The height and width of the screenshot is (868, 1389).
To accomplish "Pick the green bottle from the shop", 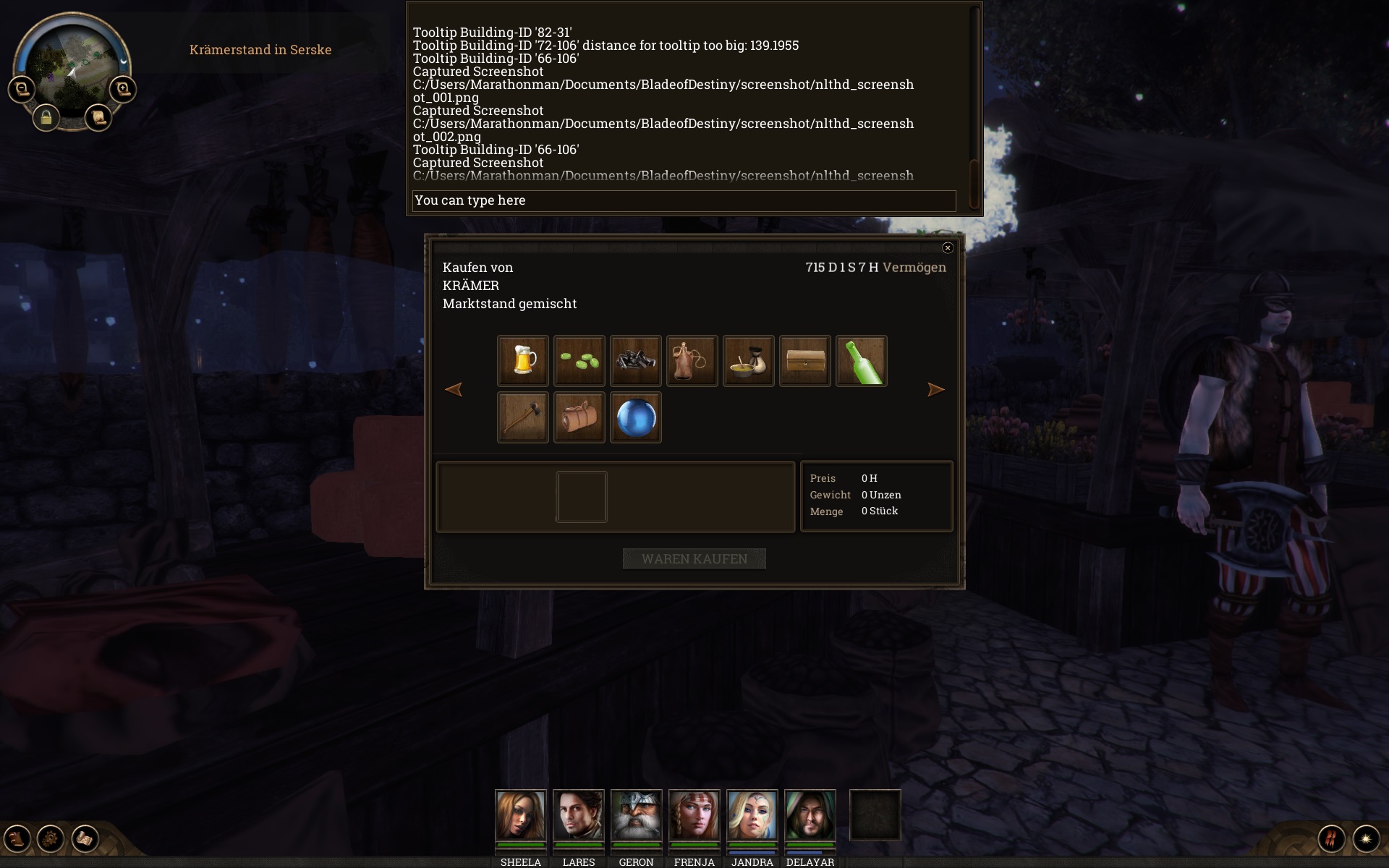I will coord(862,361).
